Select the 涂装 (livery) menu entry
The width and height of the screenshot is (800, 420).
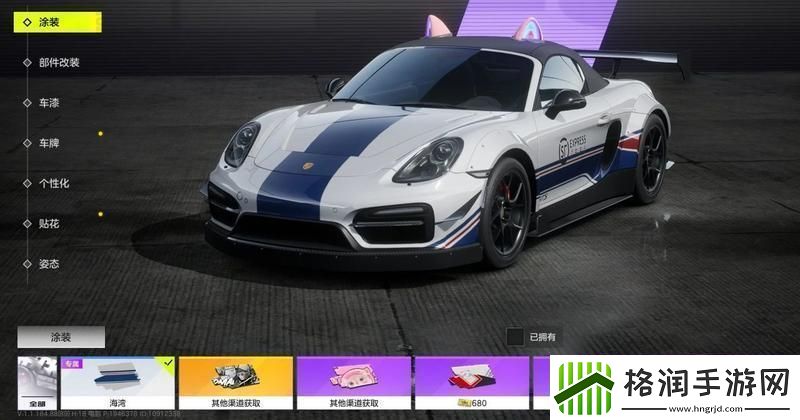coord(52,22)
